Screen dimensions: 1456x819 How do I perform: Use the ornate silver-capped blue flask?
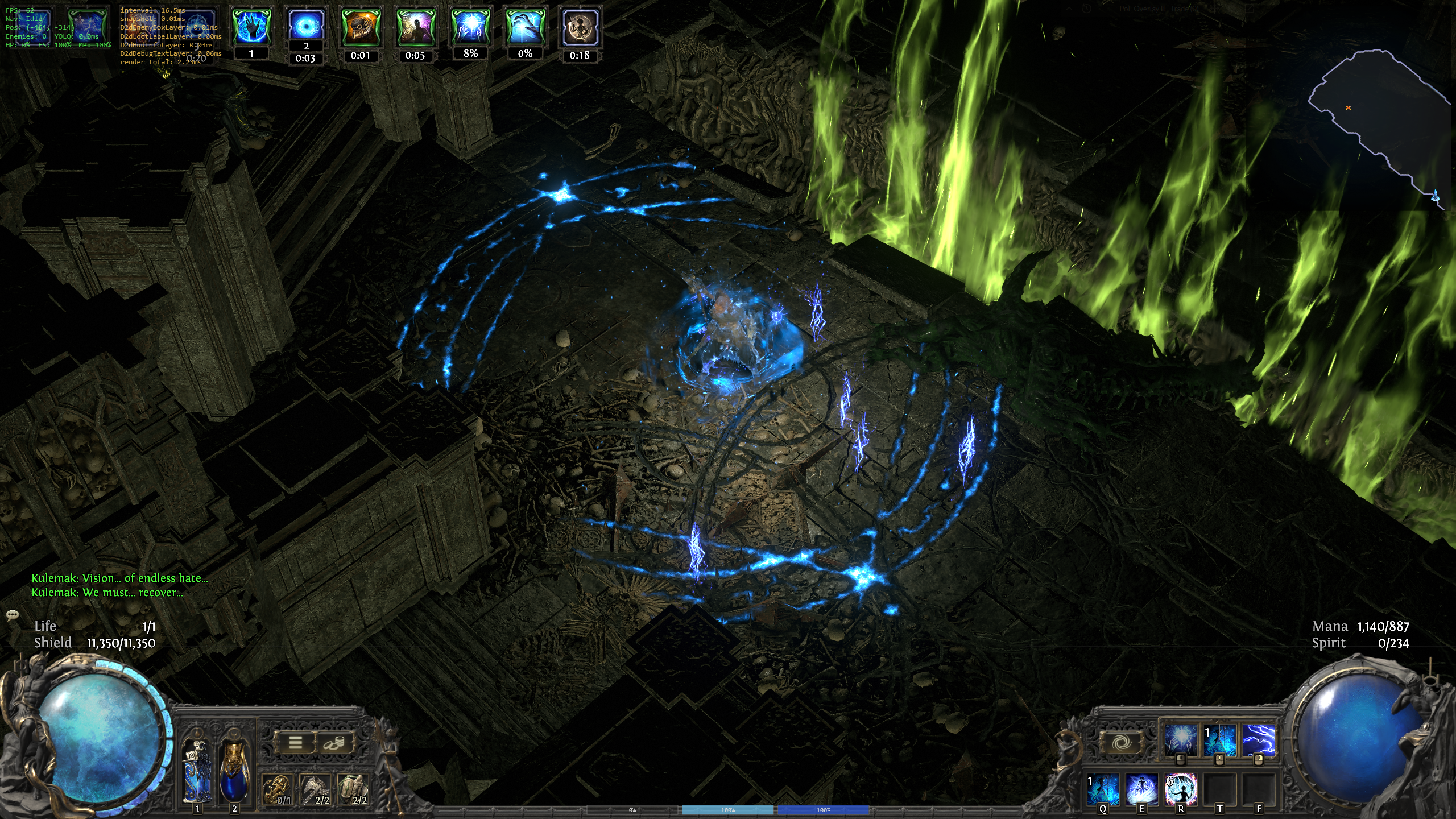[197, 771]
